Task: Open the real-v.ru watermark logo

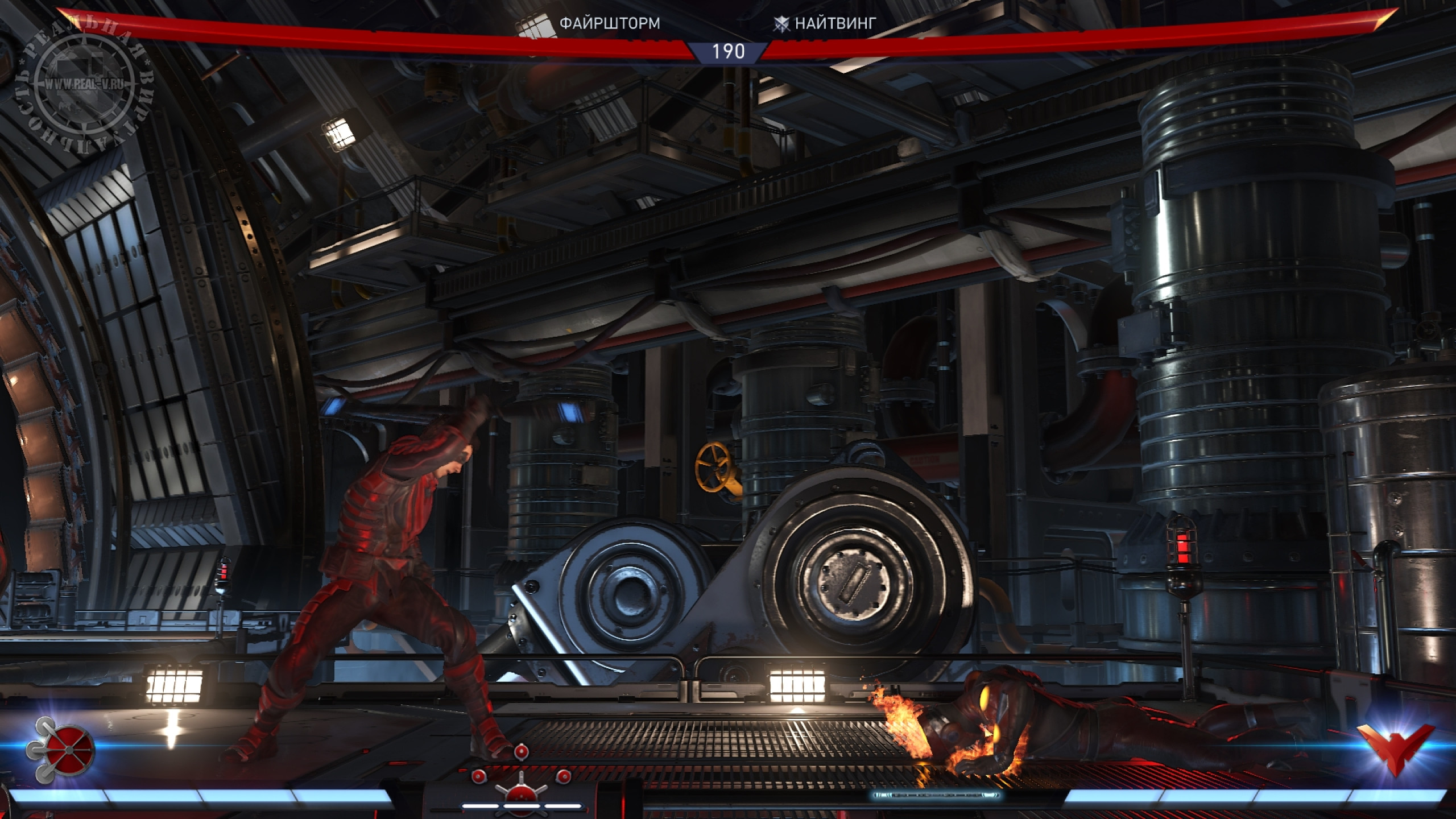Action: (x=85, y=84)
